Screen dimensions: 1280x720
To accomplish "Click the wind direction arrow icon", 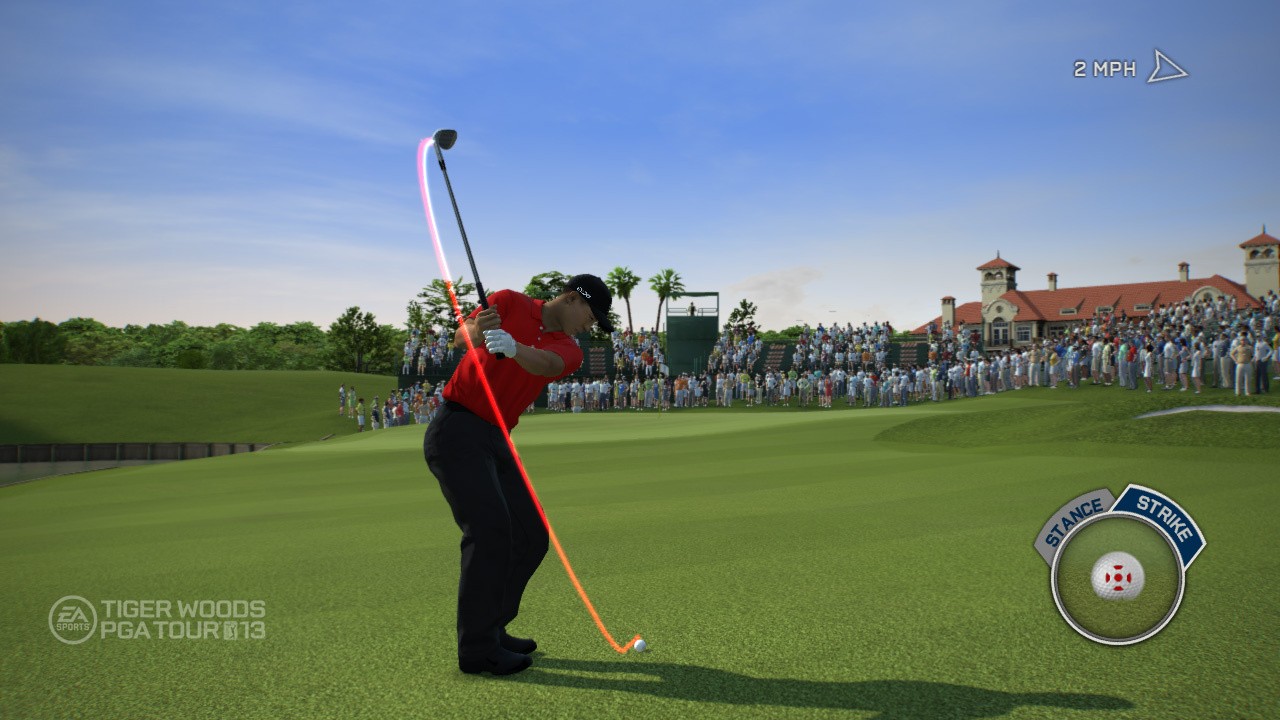I will [x=1166, y=66].
